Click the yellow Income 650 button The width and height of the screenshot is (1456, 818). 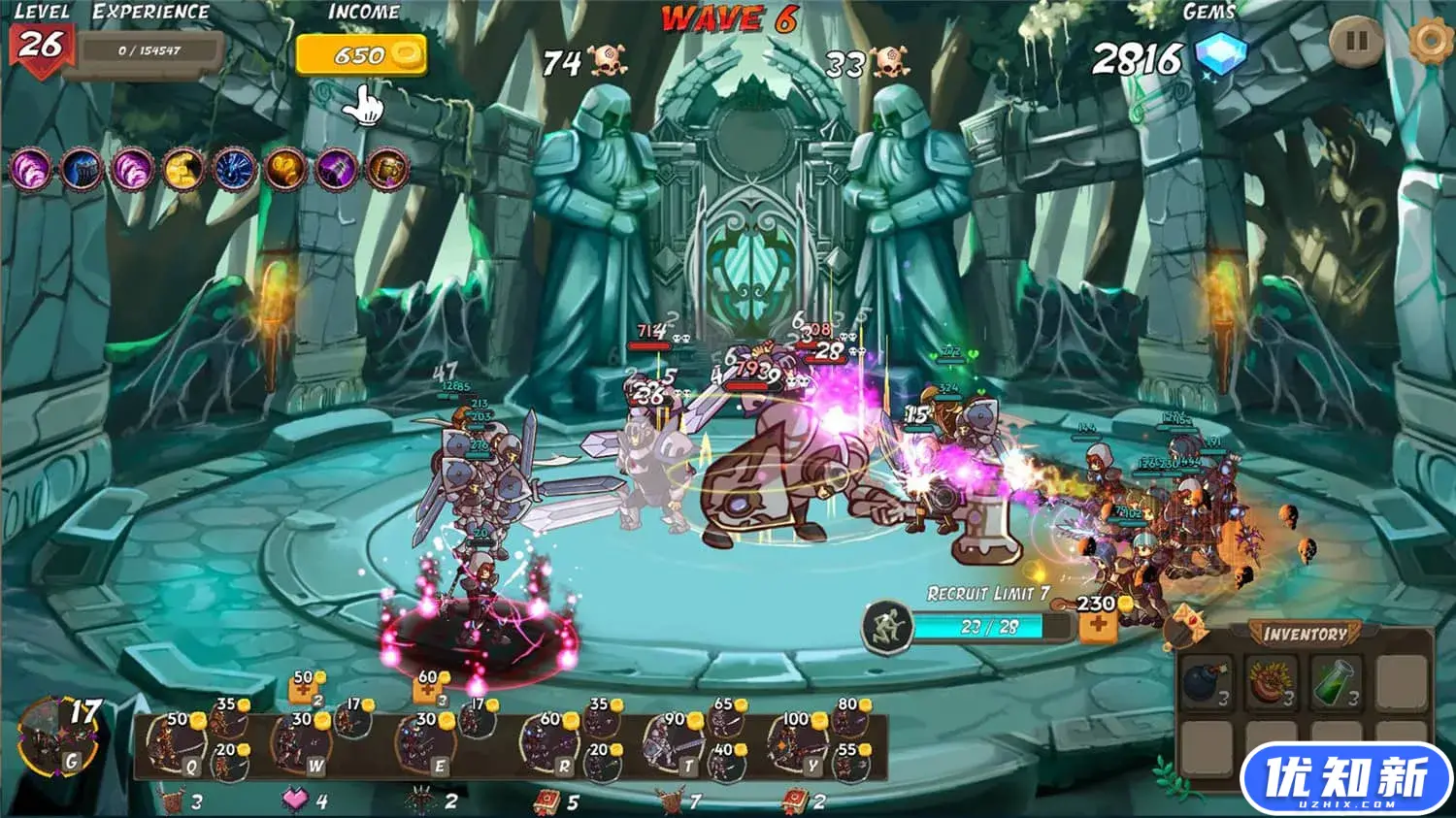pyautogui.click(x=361, y=55)
